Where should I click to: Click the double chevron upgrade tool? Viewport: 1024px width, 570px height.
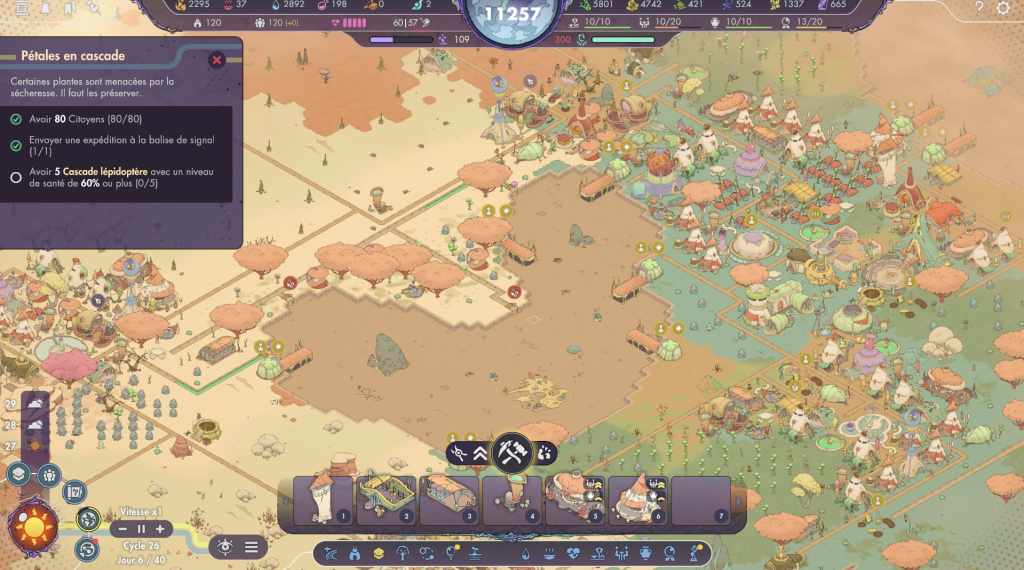[x=480, y=453]
